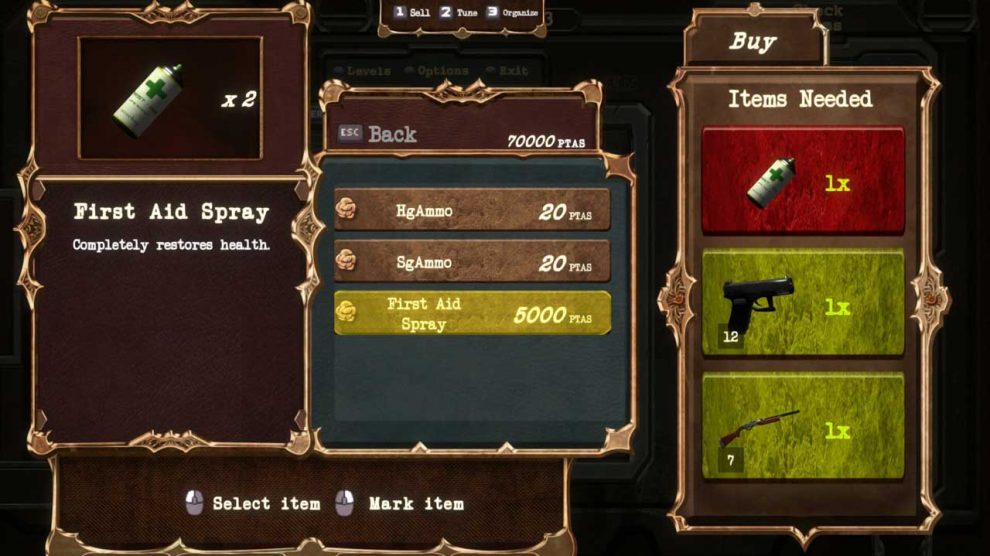990x556 pixels.
Task: Open the dimmed Options menu entry
Action: 436,71
